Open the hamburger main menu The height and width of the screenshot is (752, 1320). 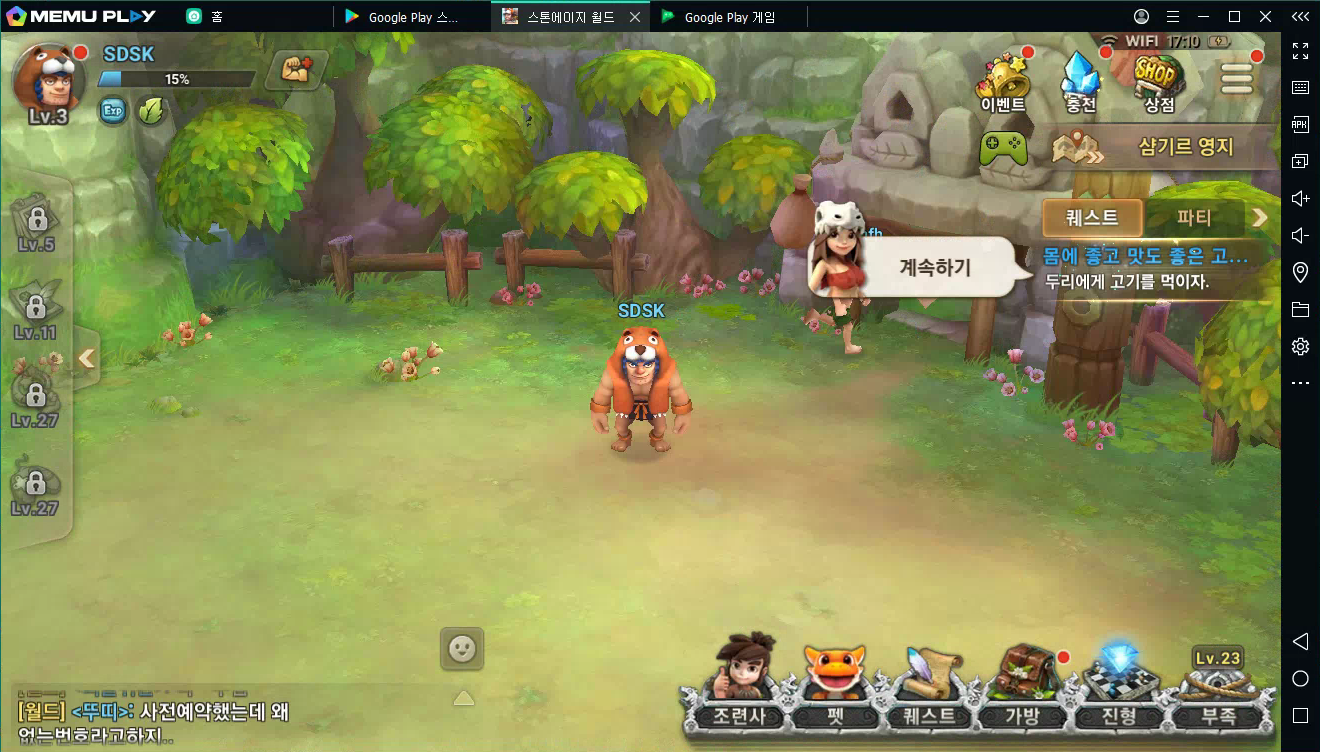(1236, 79)
